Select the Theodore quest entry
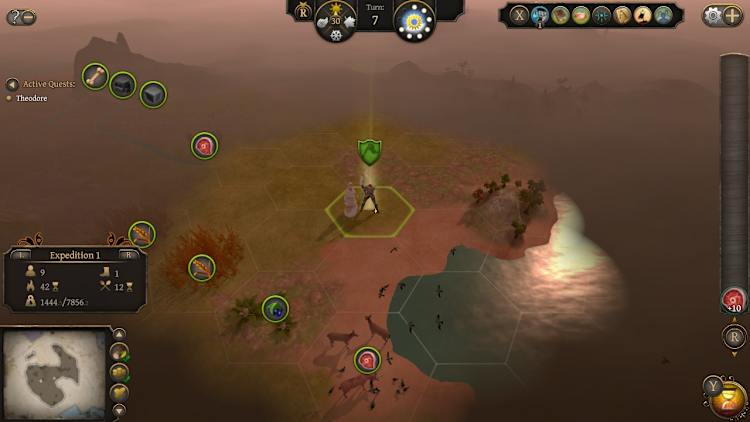 tap(32, 98)
